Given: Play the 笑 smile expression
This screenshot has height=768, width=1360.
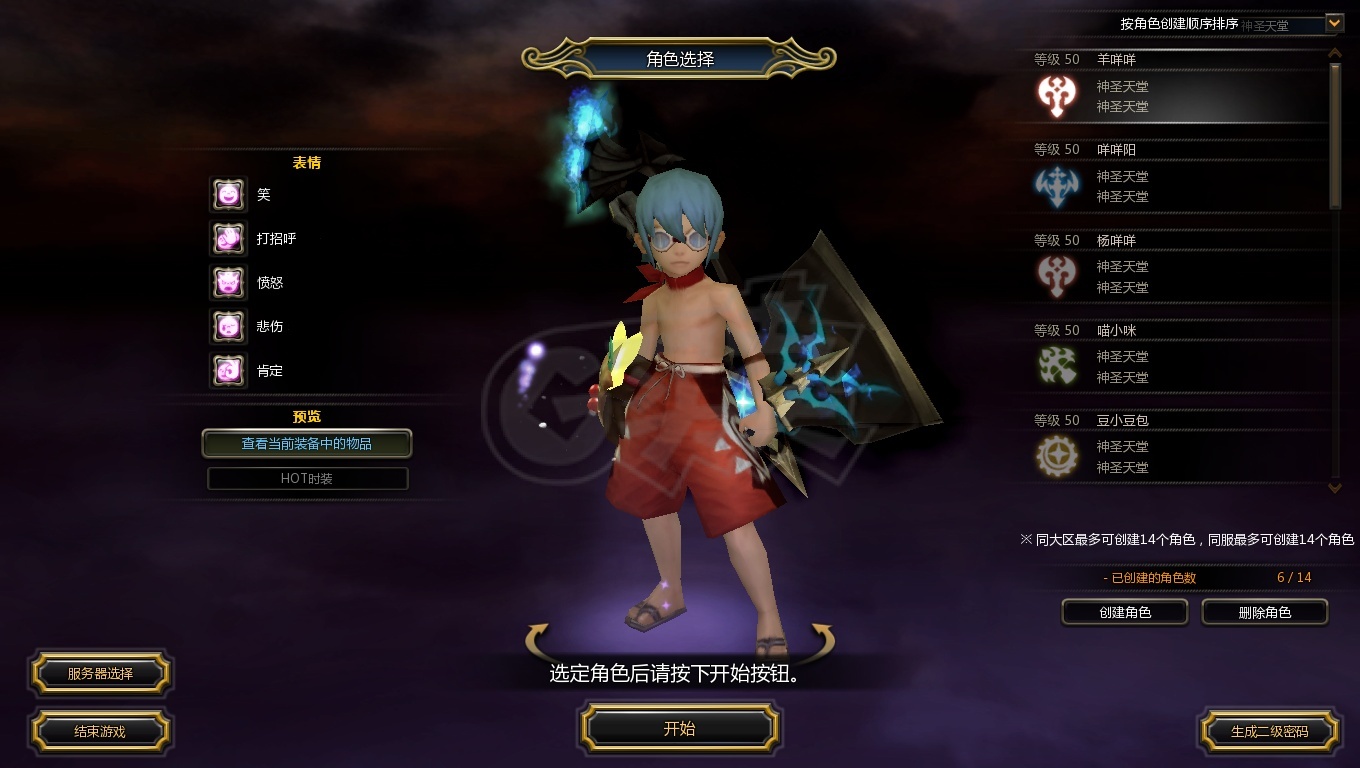Looking at the screenshot, I should 228,195.
